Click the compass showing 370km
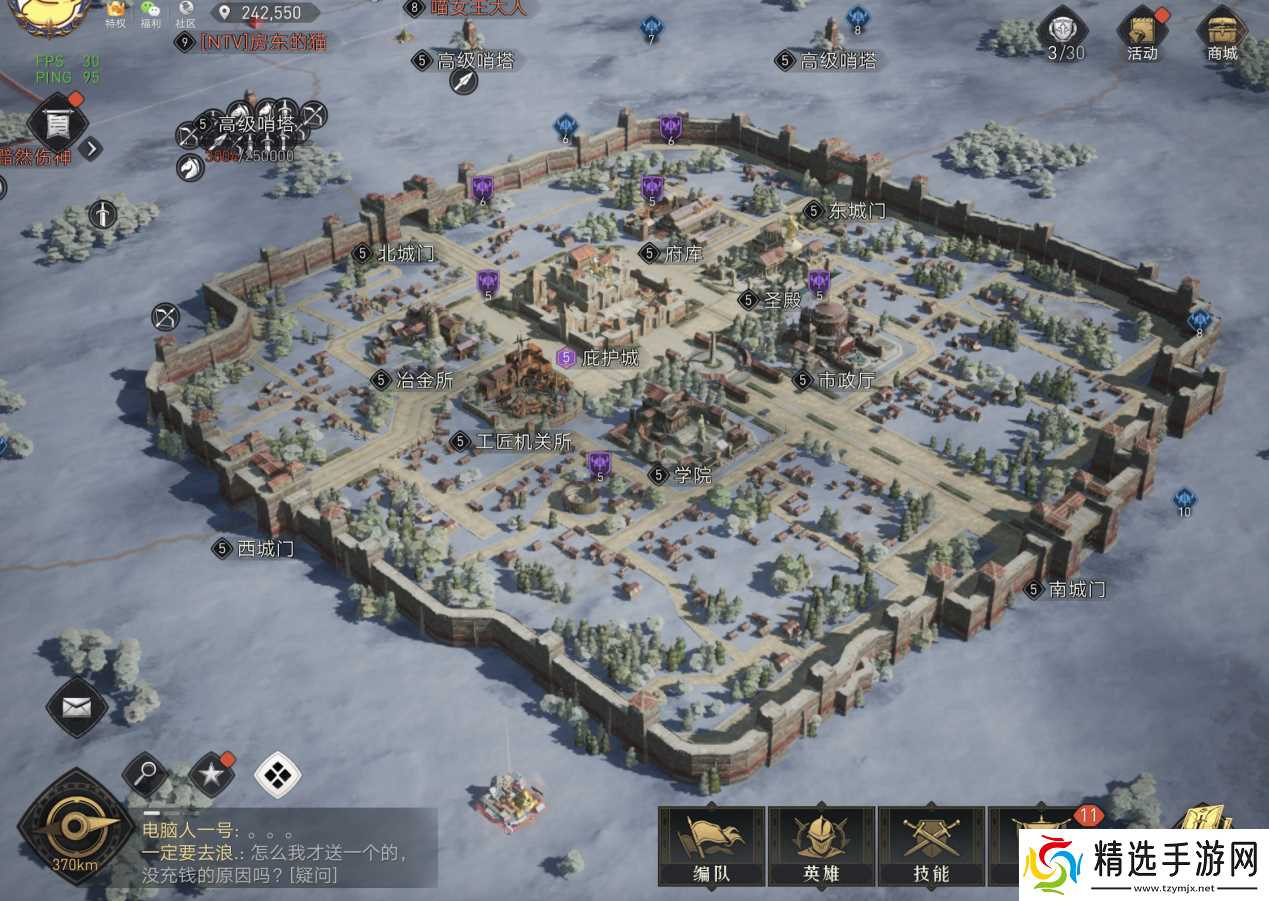The width and height of the screenshot is (1269, 901). coord(74,827)
